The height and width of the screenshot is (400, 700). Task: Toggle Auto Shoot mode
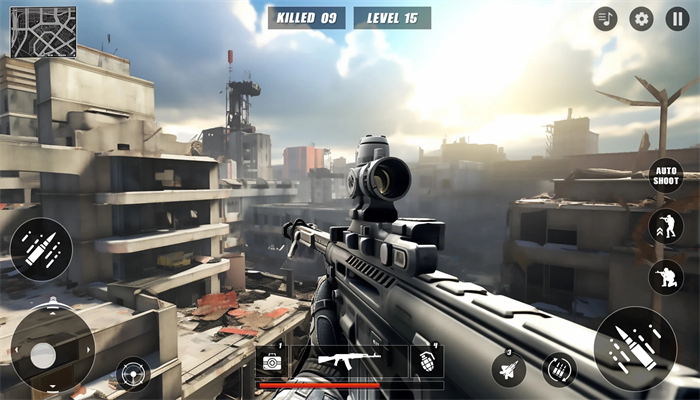tap(665, 175)
